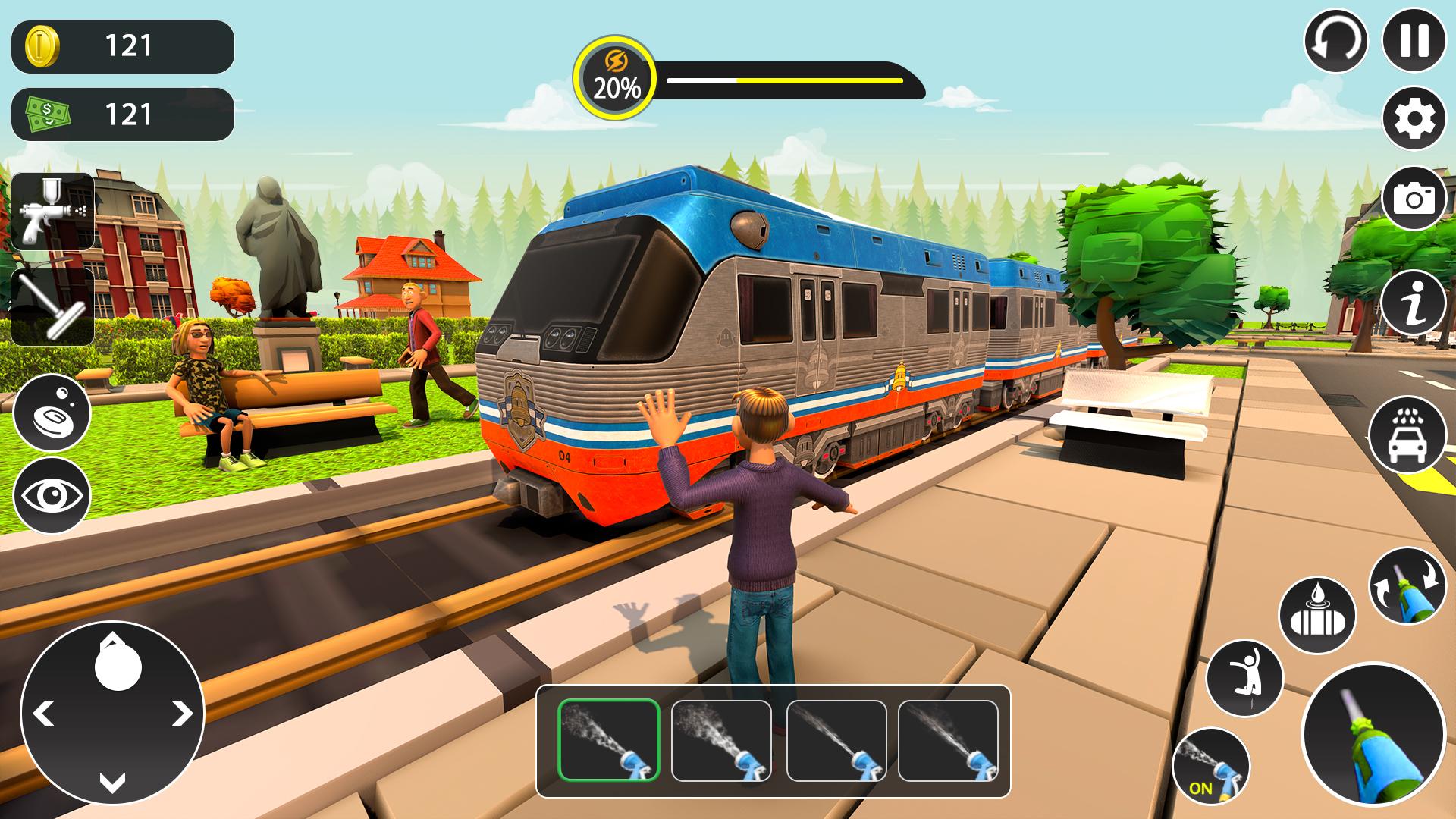The width and height of the screenshot is (1456, 819).
Task: Toggle the eye view button
Action: 52,496
